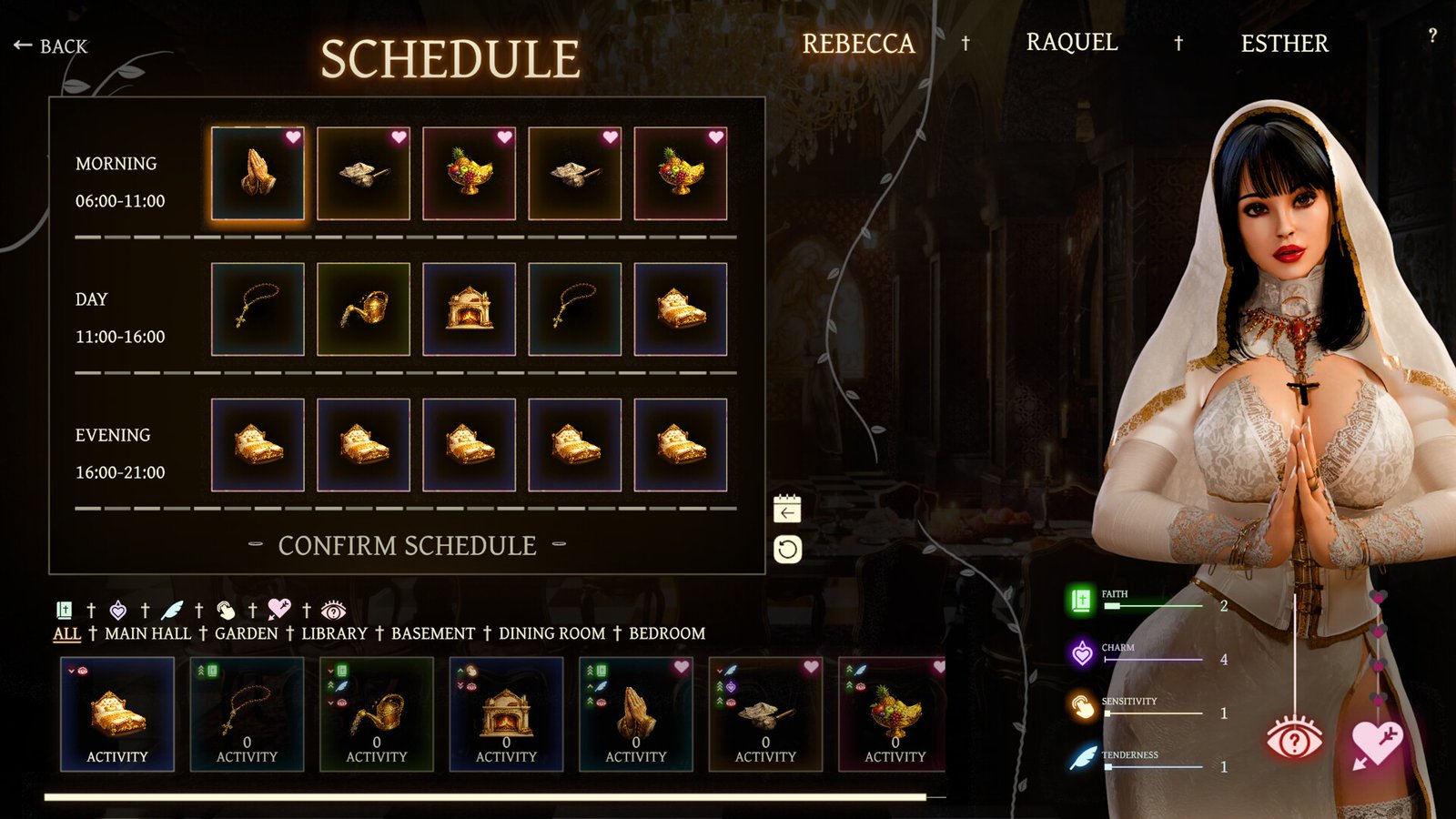Screen dimensions: 1456x819
Task: Pick the watering can activity card
Action: 377,714
